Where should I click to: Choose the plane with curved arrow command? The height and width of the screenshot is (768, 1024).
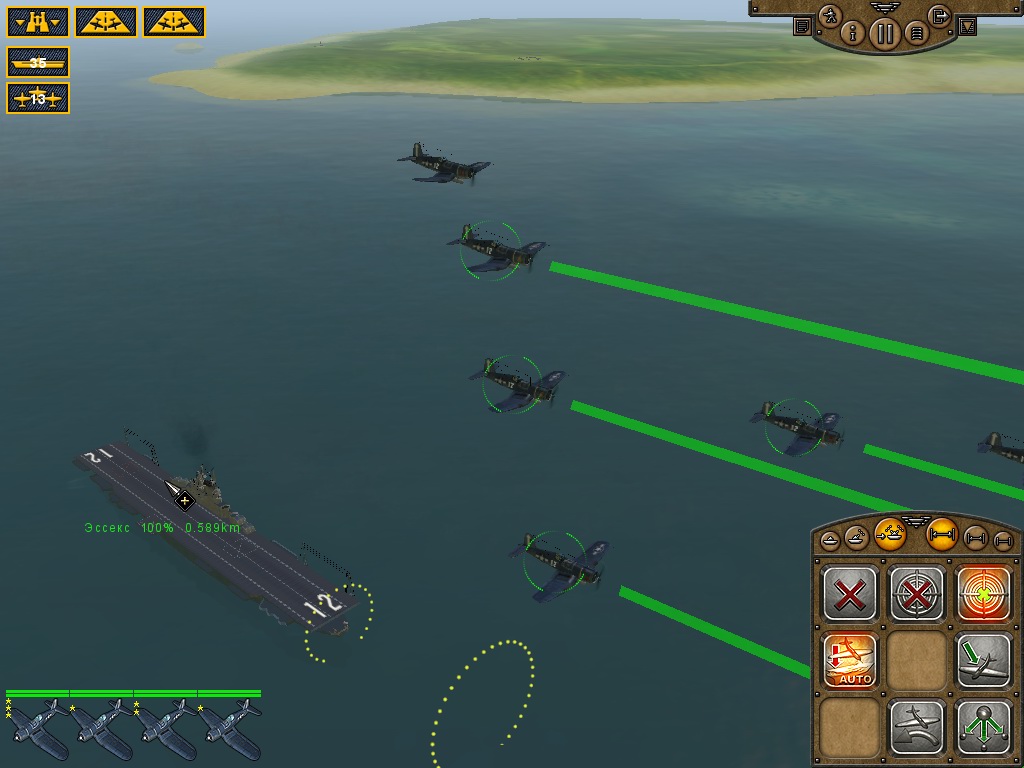click(x=917, y=727)
